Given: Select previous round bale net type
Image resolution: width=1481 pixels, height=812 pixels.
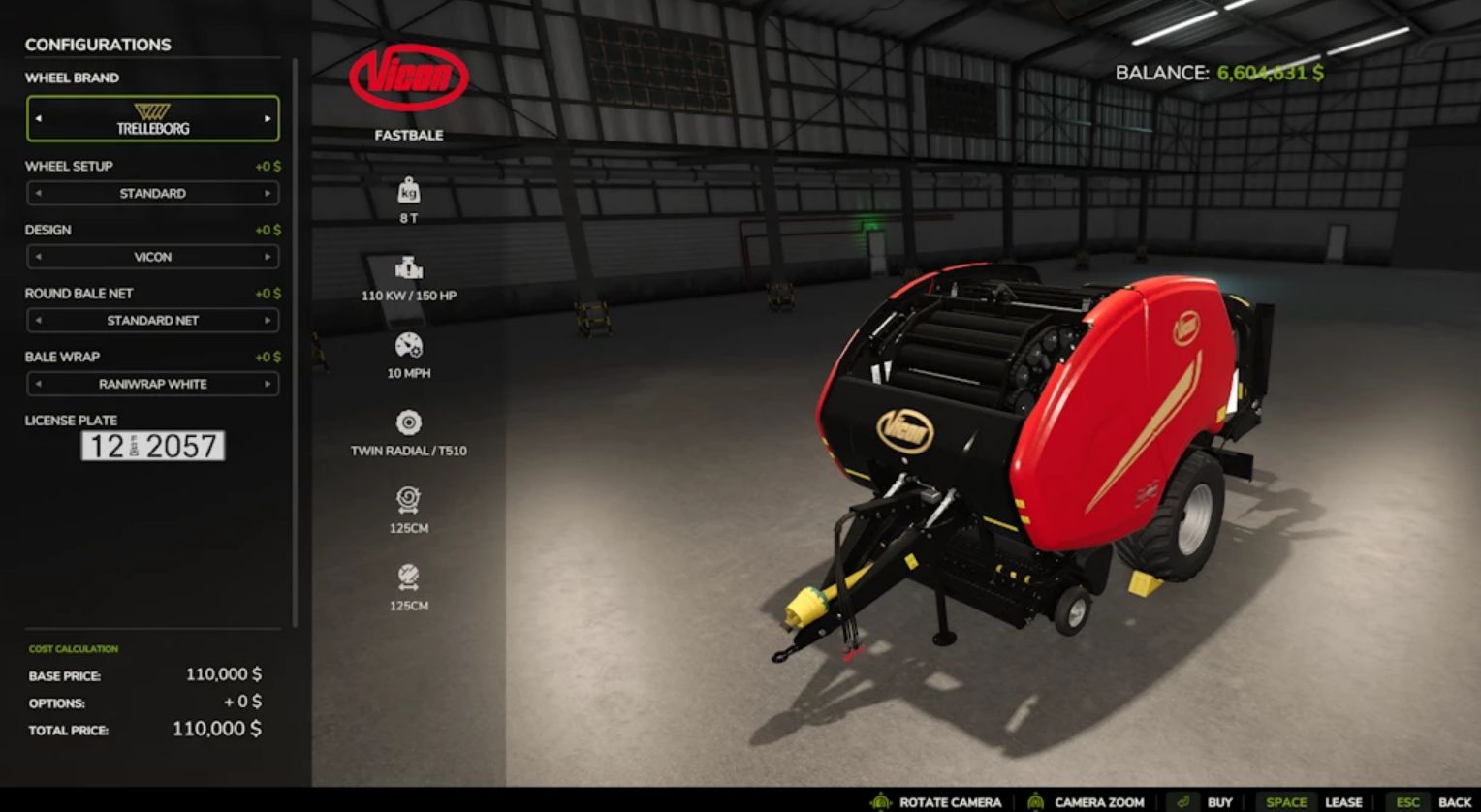Looking at the screenshot, I should pos(39,321).
